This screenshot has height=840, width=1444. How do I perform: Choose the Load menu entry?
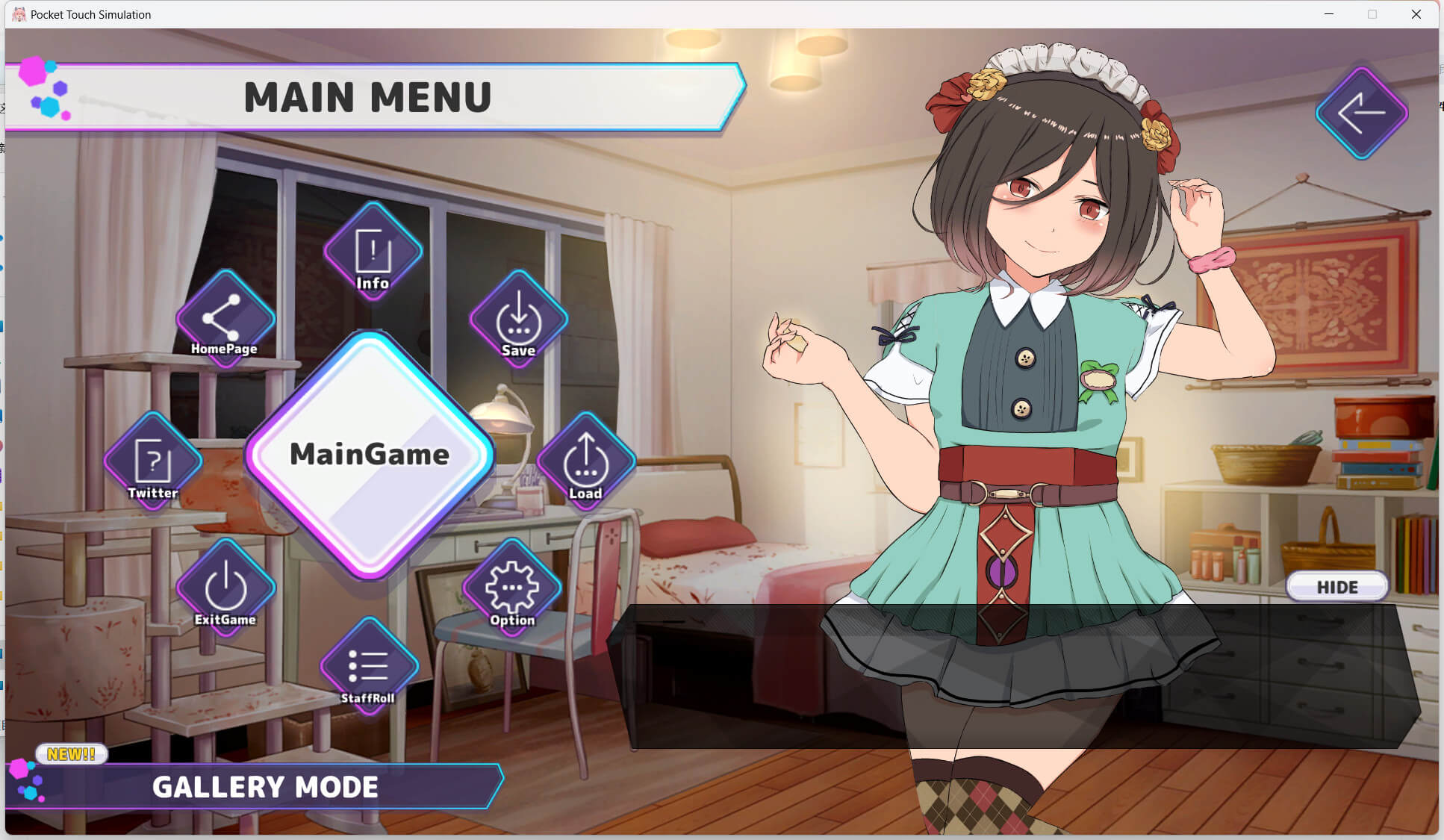586,462
